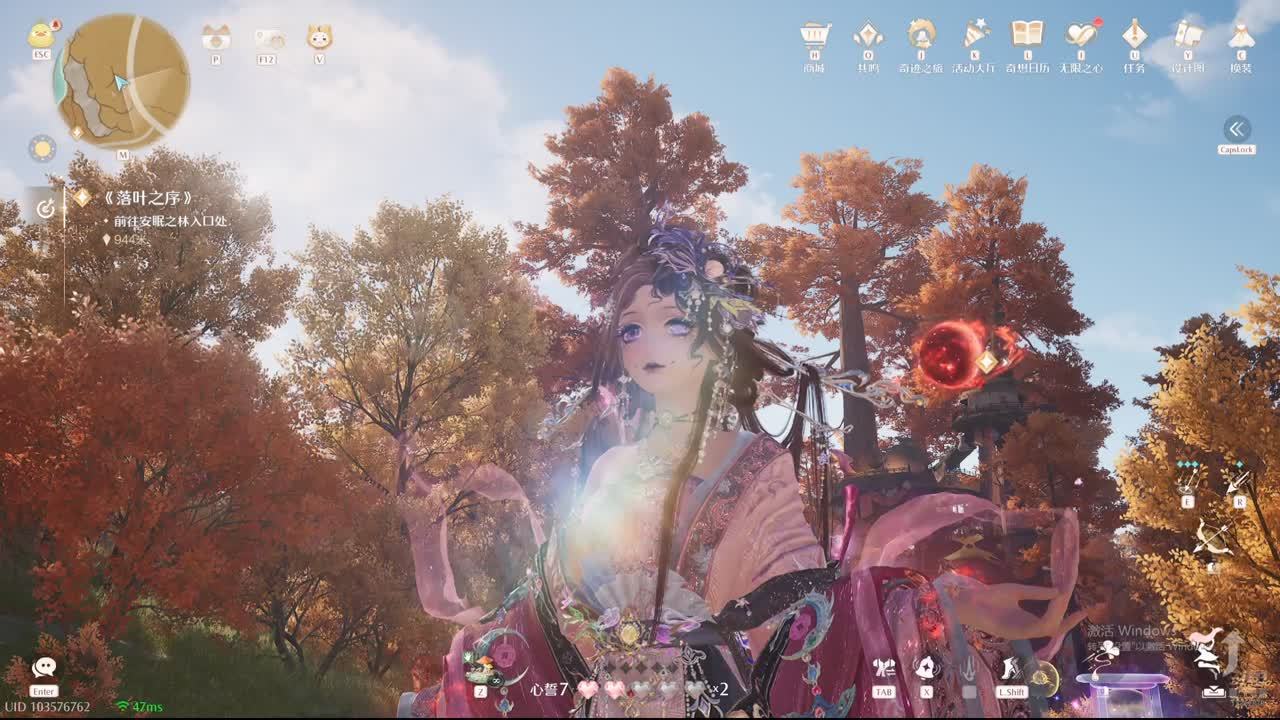Open 奇迹之旅 miracle journey icon
1280x720 pixels.
pos(920,36)
